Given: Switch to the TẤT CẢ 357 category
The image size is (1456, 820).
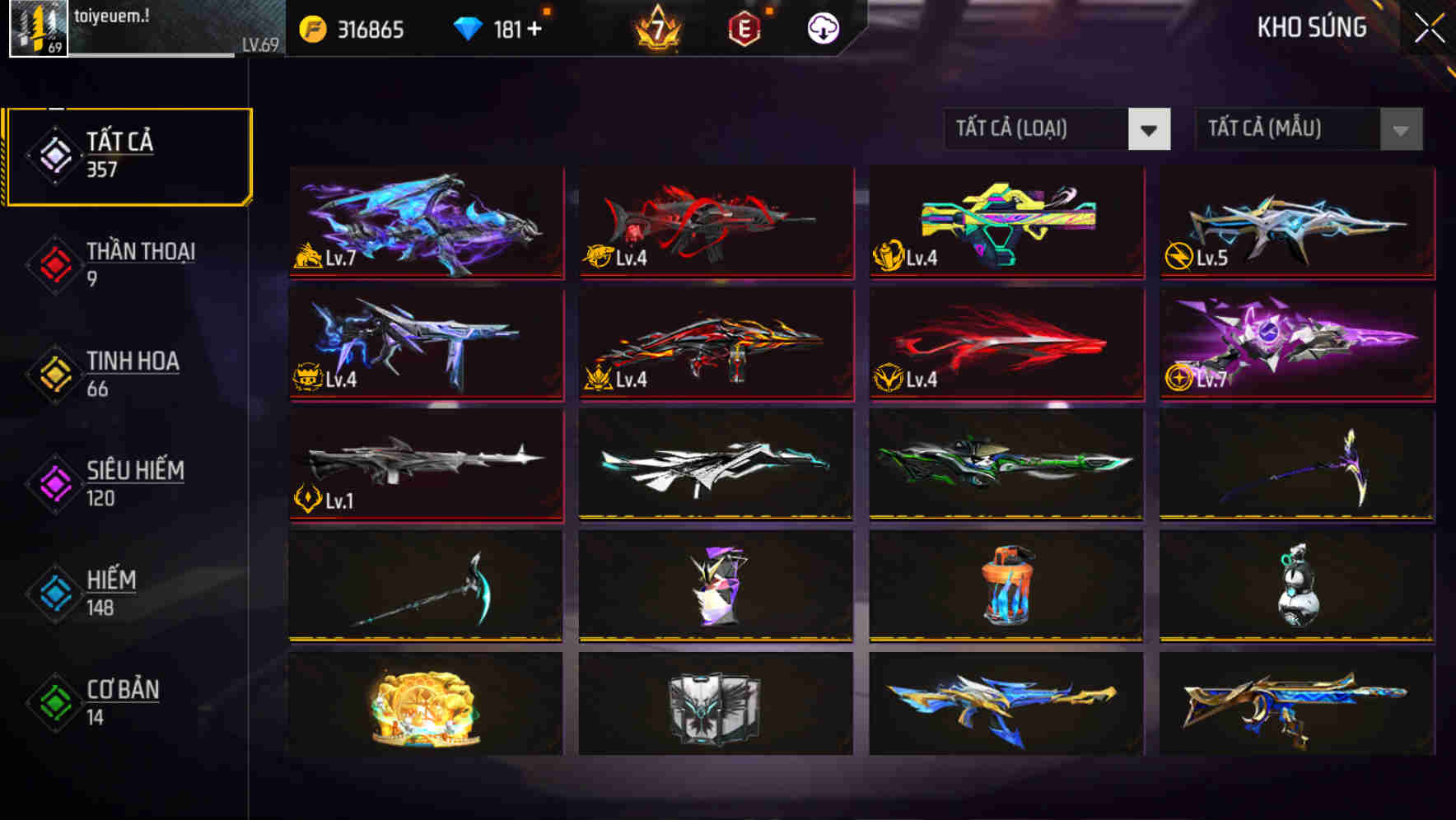Looking at the screenshot, I should pyautogui.click(x=128, y=153).
